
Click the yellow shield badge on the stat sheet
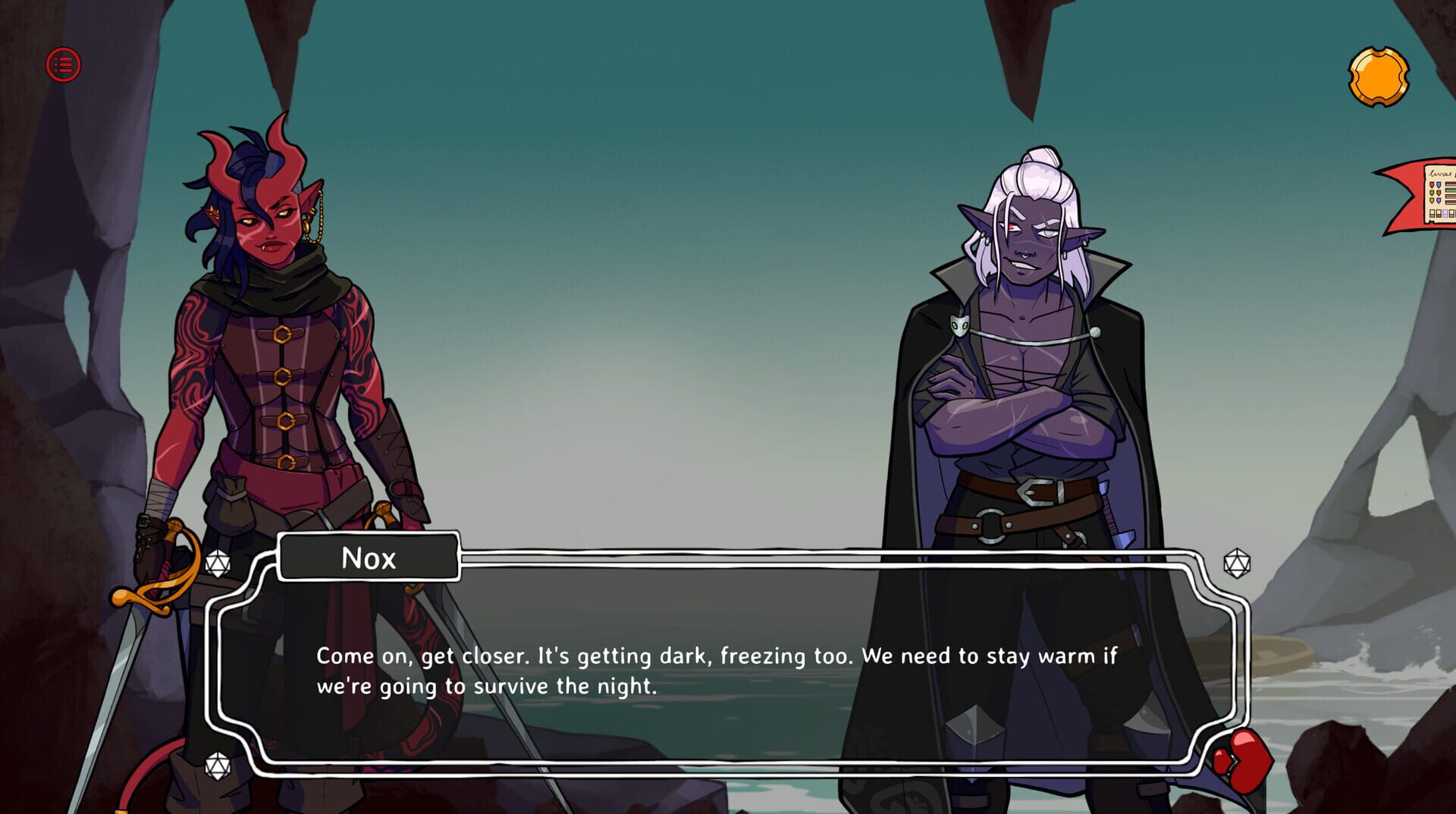1432,200
